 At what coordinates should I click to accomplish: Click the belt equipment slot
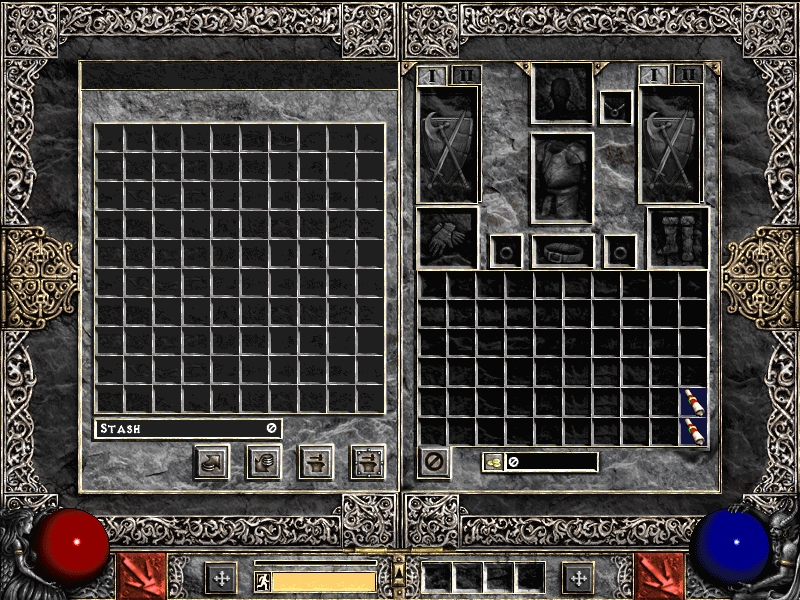pyautogui.click(x=563, y=251)
